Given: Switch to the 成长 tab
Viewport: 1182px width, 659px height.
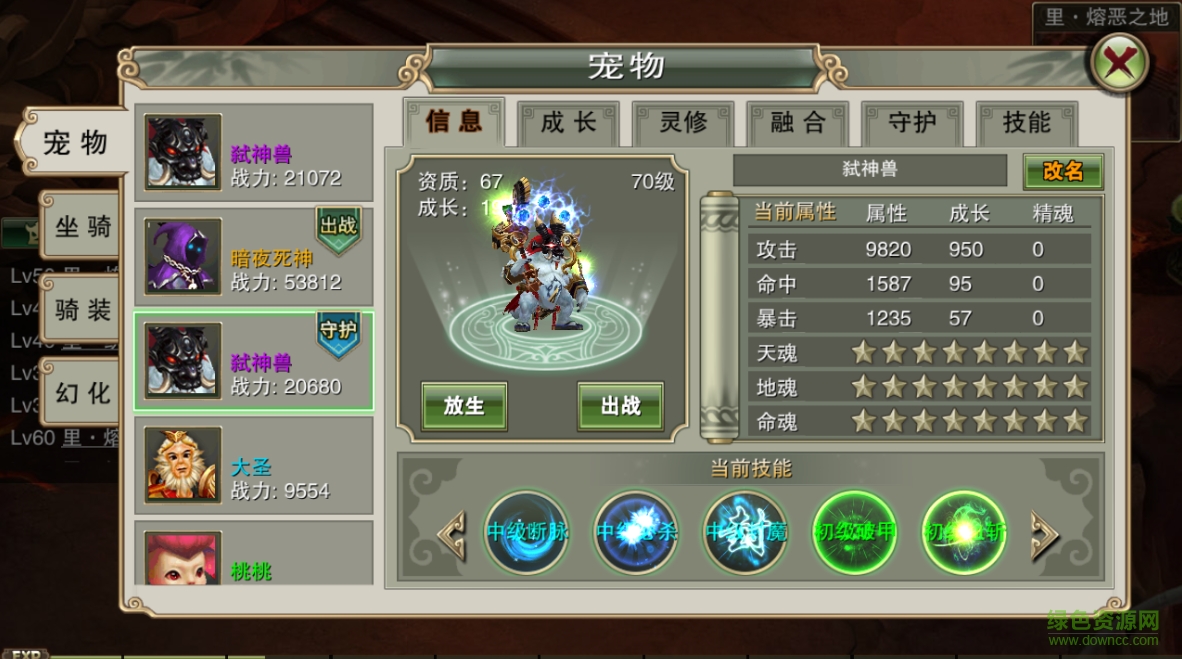Looking at the screenshot, I should click(569, 123).
